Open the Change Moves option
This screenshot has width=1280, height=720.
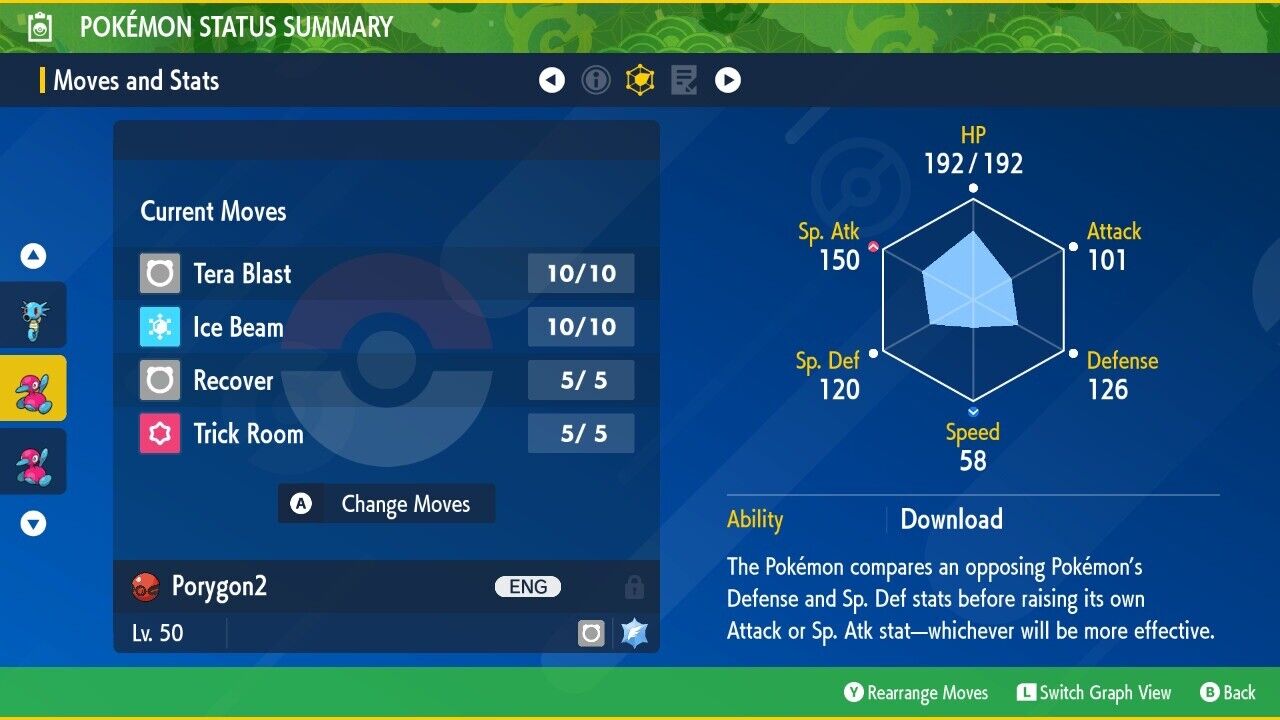coord(386,504)
